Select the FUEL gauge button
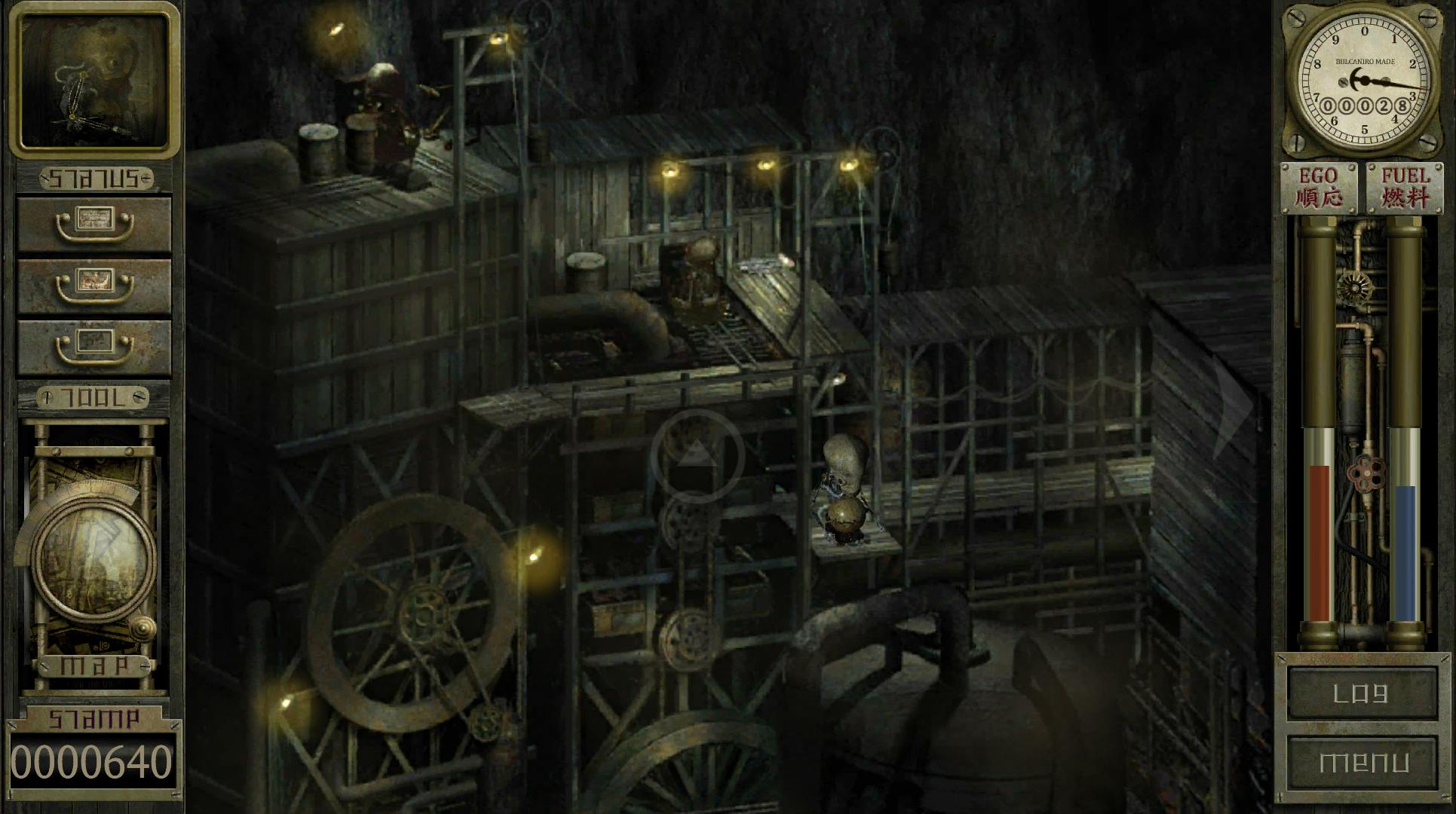Screen dimensions: 1456x814 pos(1405,187)
